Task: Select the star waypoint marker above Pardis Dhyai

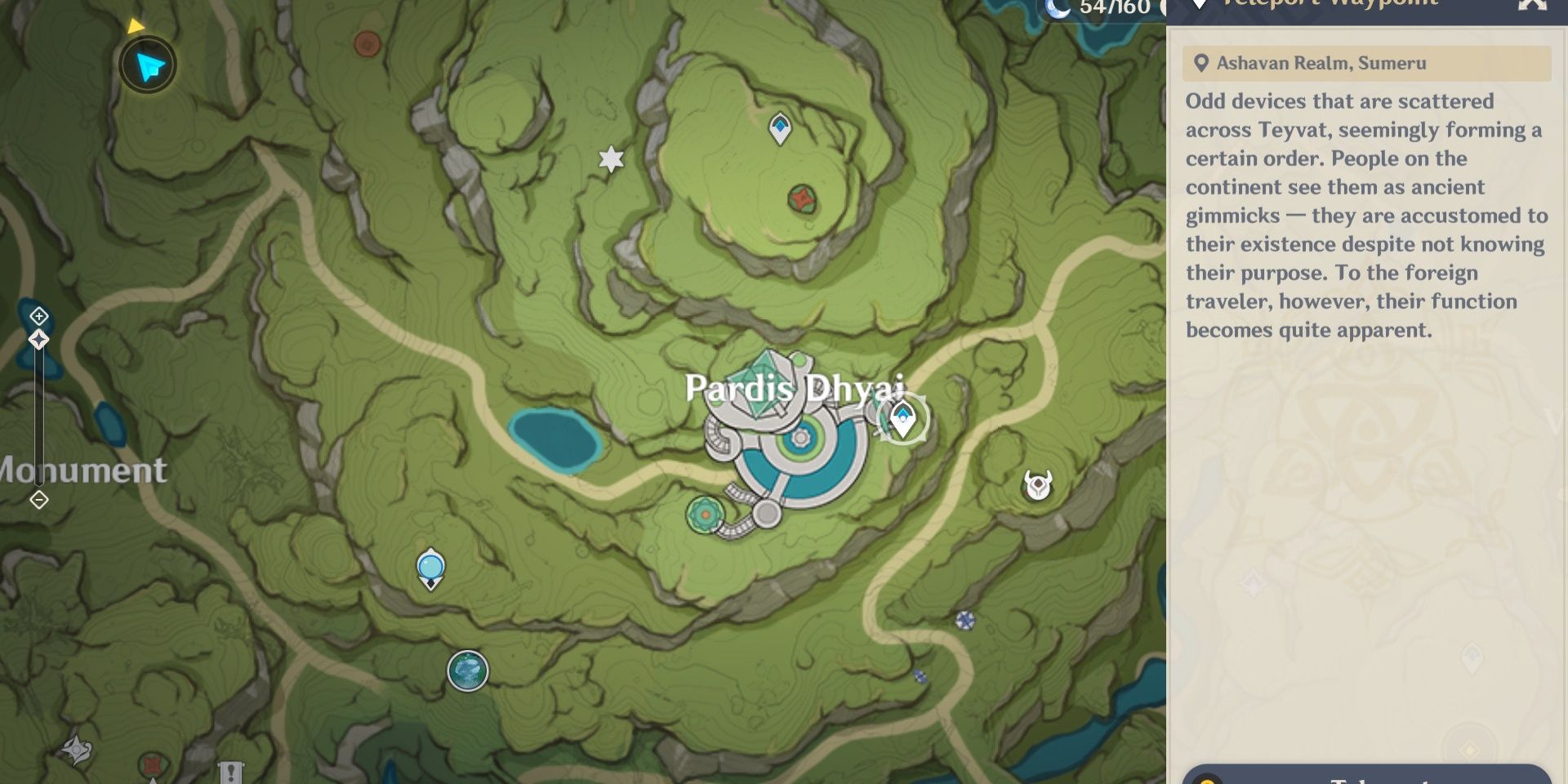Action: [x=611, y=160]
